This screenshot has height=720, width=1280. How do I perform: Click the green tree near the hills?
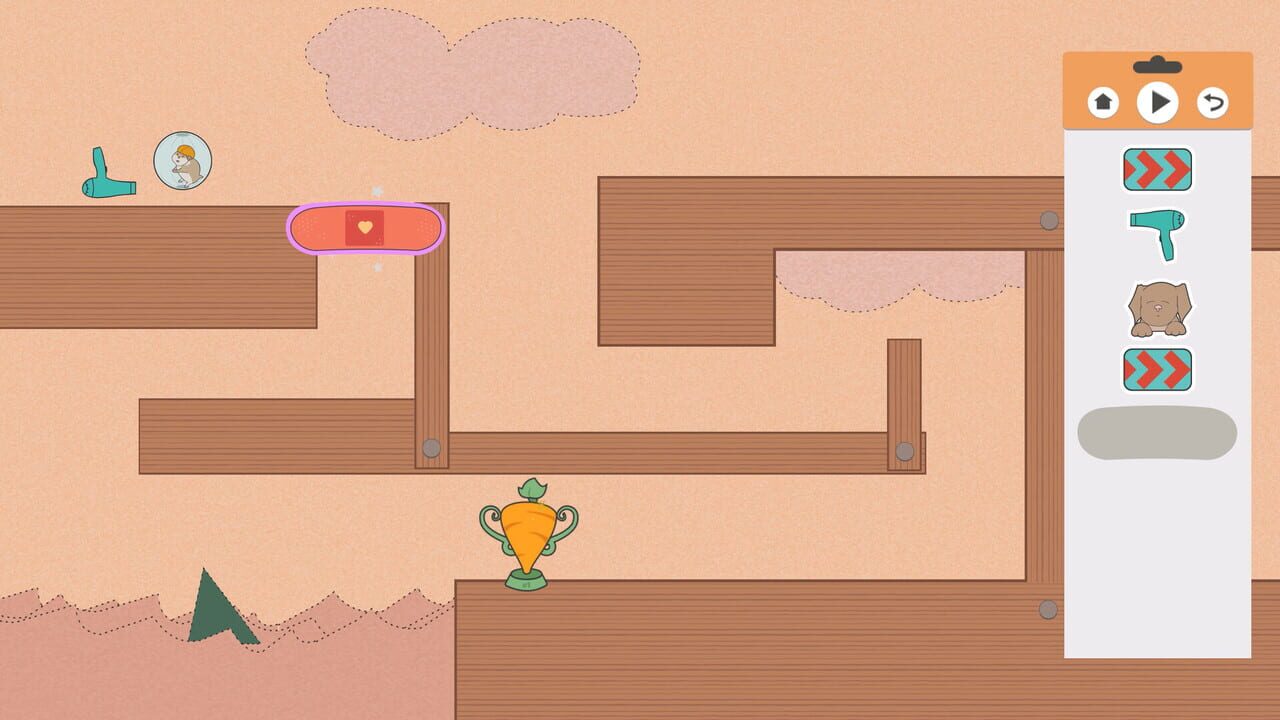pyautogui.click(x=212, y=610)
